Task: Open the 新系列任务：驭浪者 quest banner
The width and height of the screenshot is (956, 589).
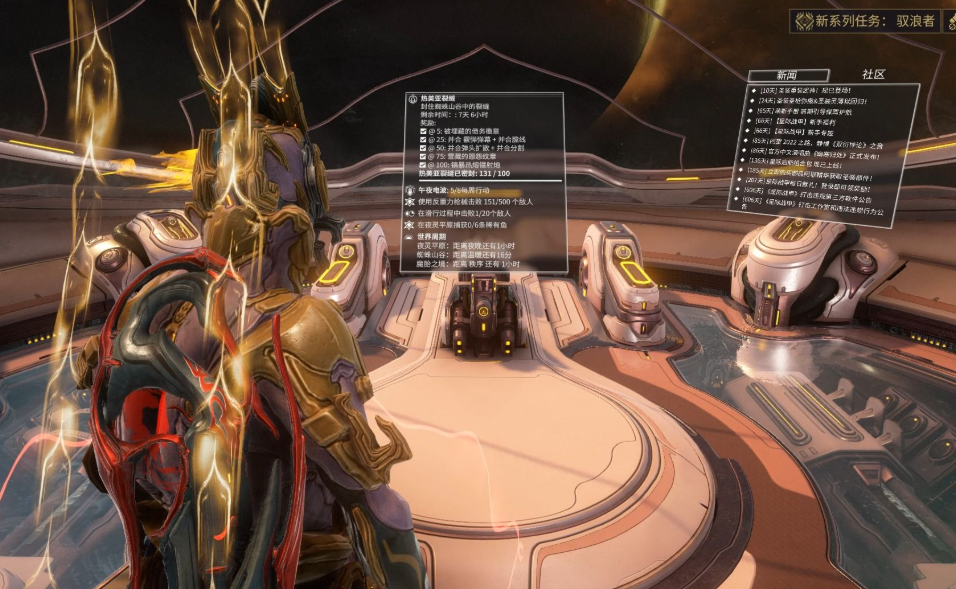Action: click(872, 20)
